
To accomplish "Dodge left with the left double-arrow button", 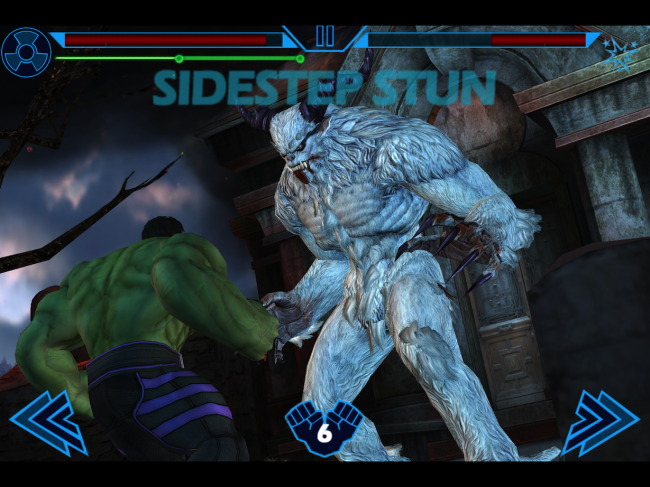I will [48, 422].
